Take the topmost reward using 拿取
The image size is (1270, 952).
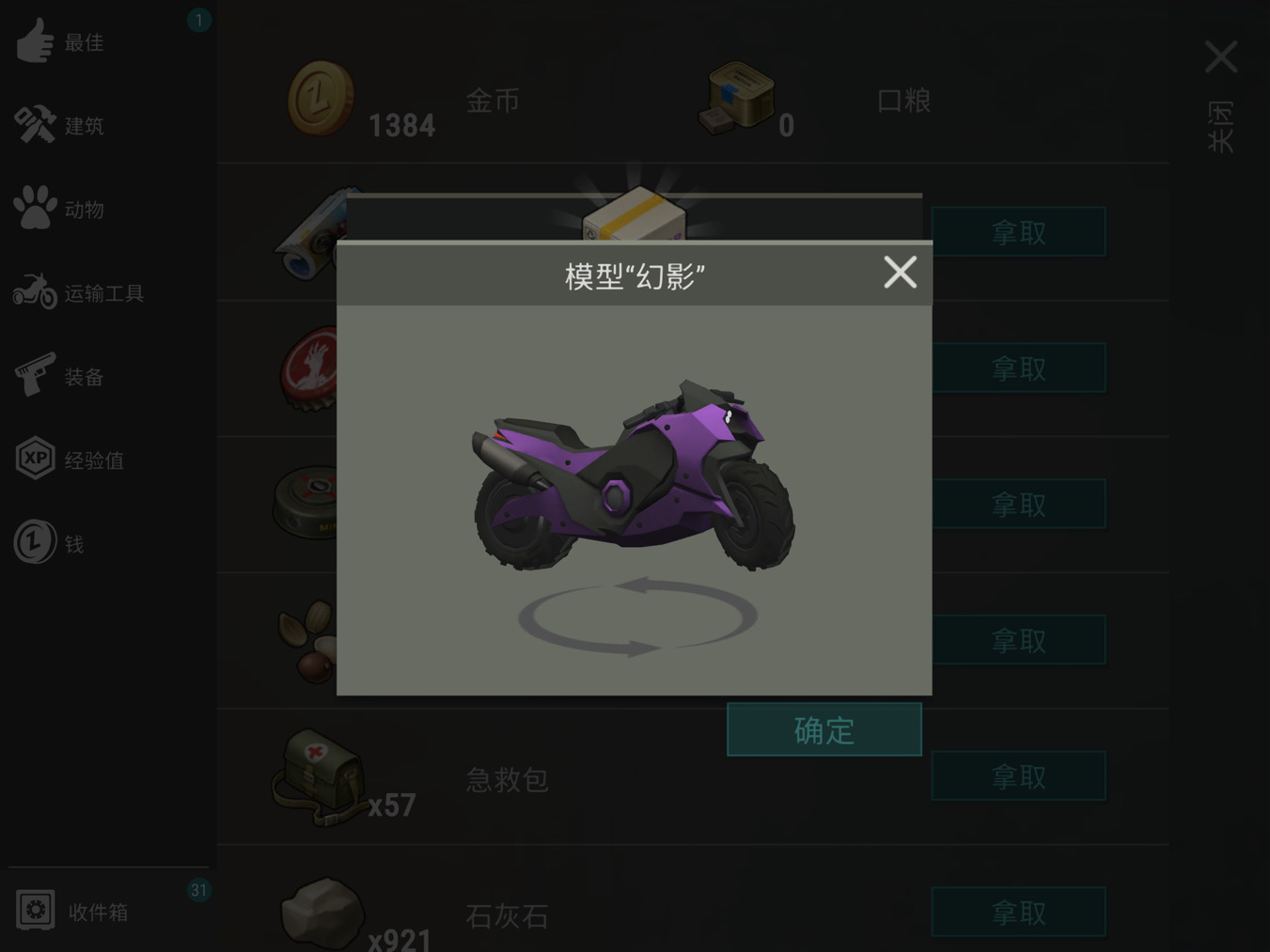pyautogui.click(x=1018, y=231)
